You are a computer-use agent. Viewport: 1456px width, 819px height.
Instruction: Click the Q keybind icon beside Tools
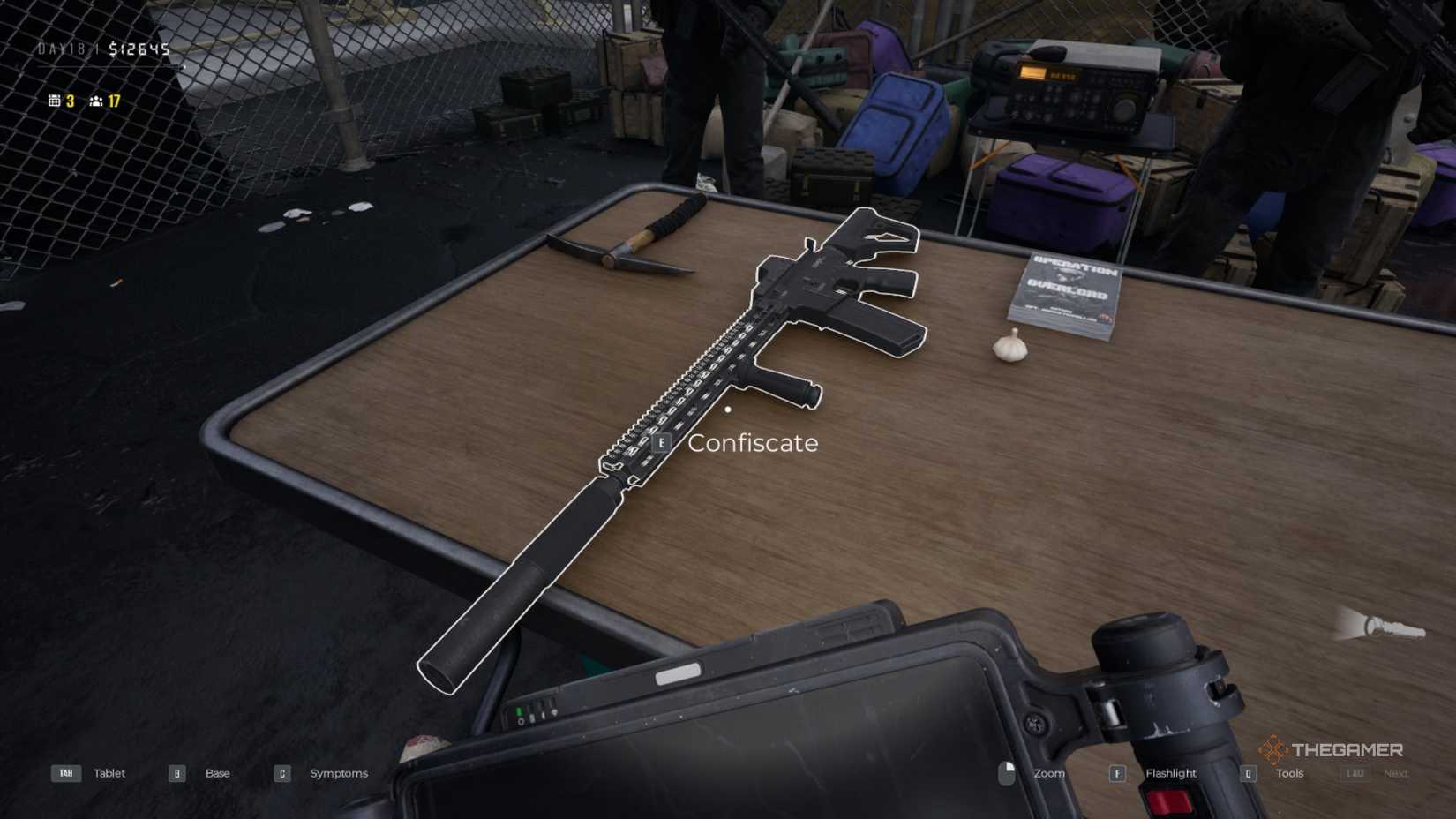click(x=1248, y=773)
